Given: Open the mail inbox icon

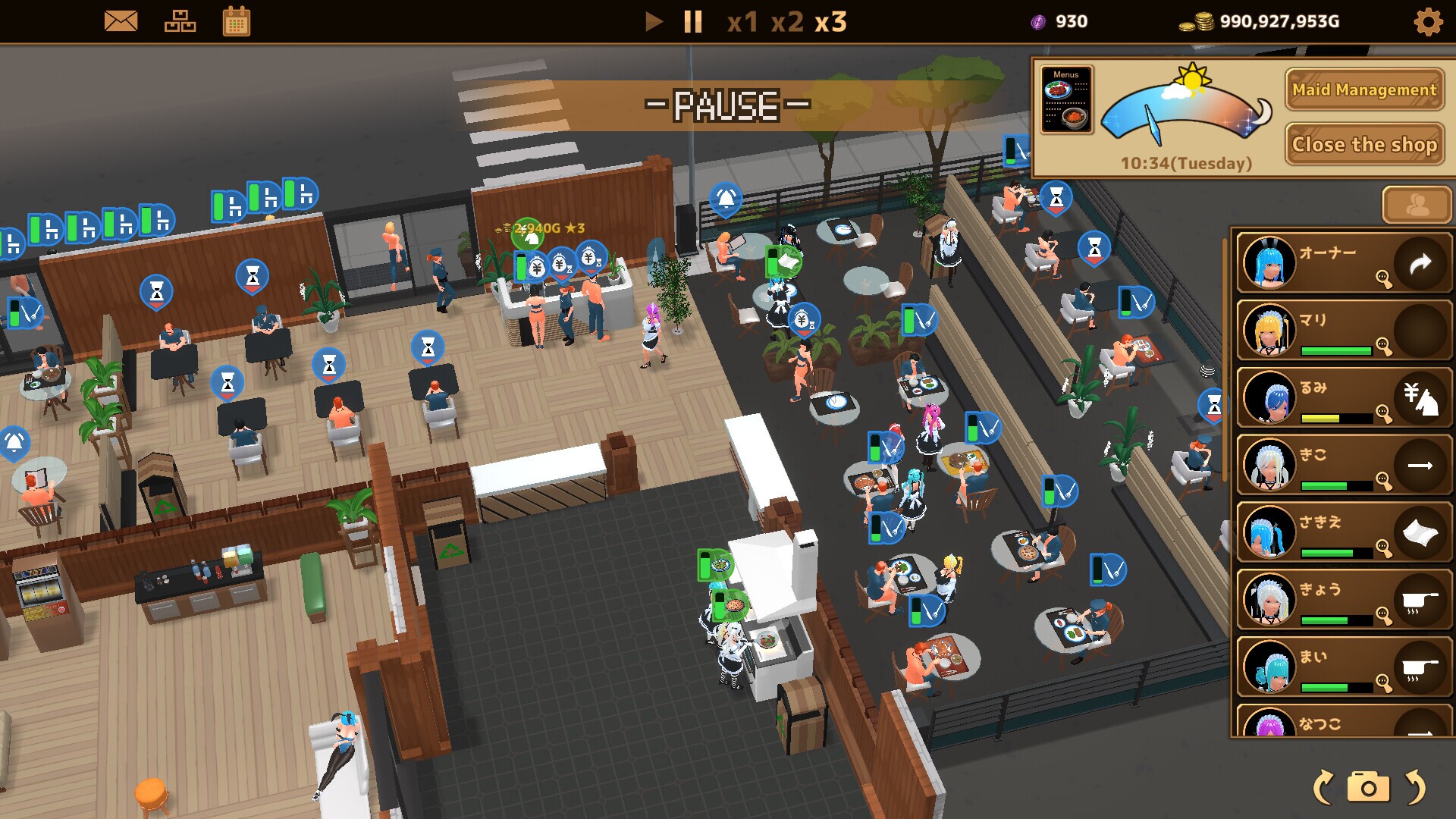Looking at the screenshot, I should click(121, 21).
